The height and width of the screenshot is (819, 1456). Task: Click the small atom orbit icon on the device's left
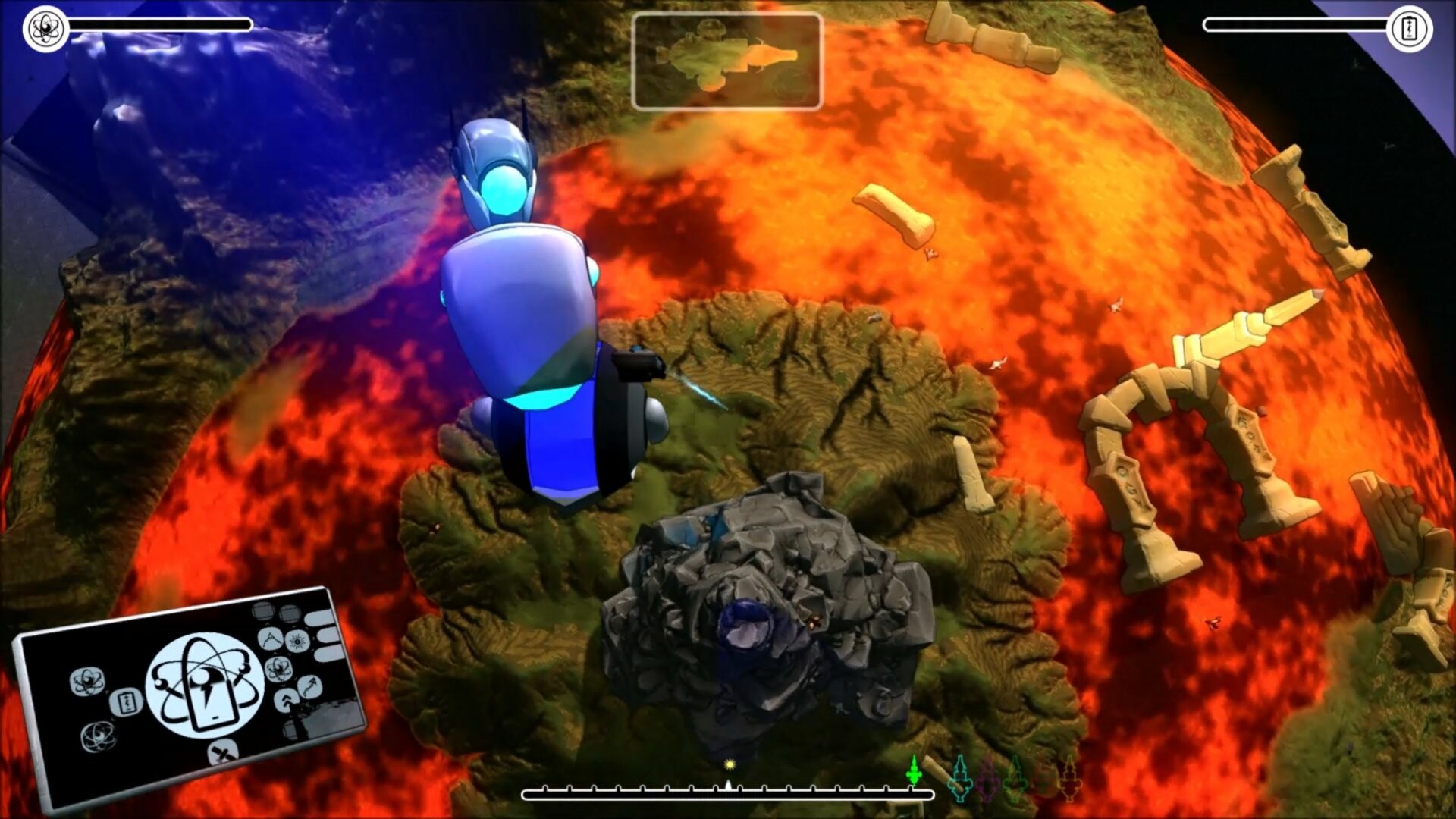[86, 680]
